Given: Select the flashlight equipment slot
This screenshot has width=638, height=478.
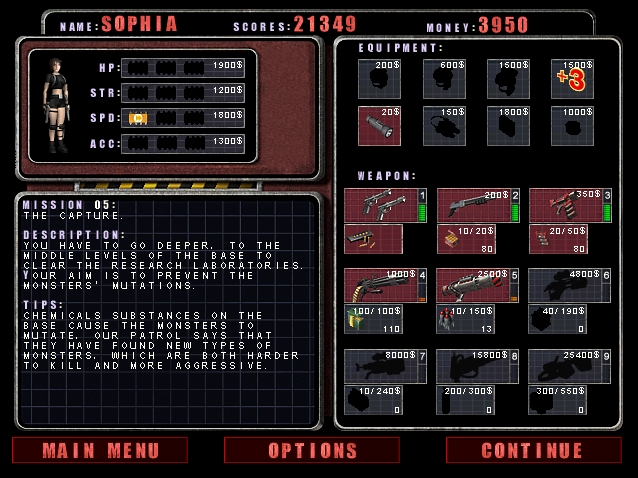Looking at the screenshot, I should pos(380,126).
